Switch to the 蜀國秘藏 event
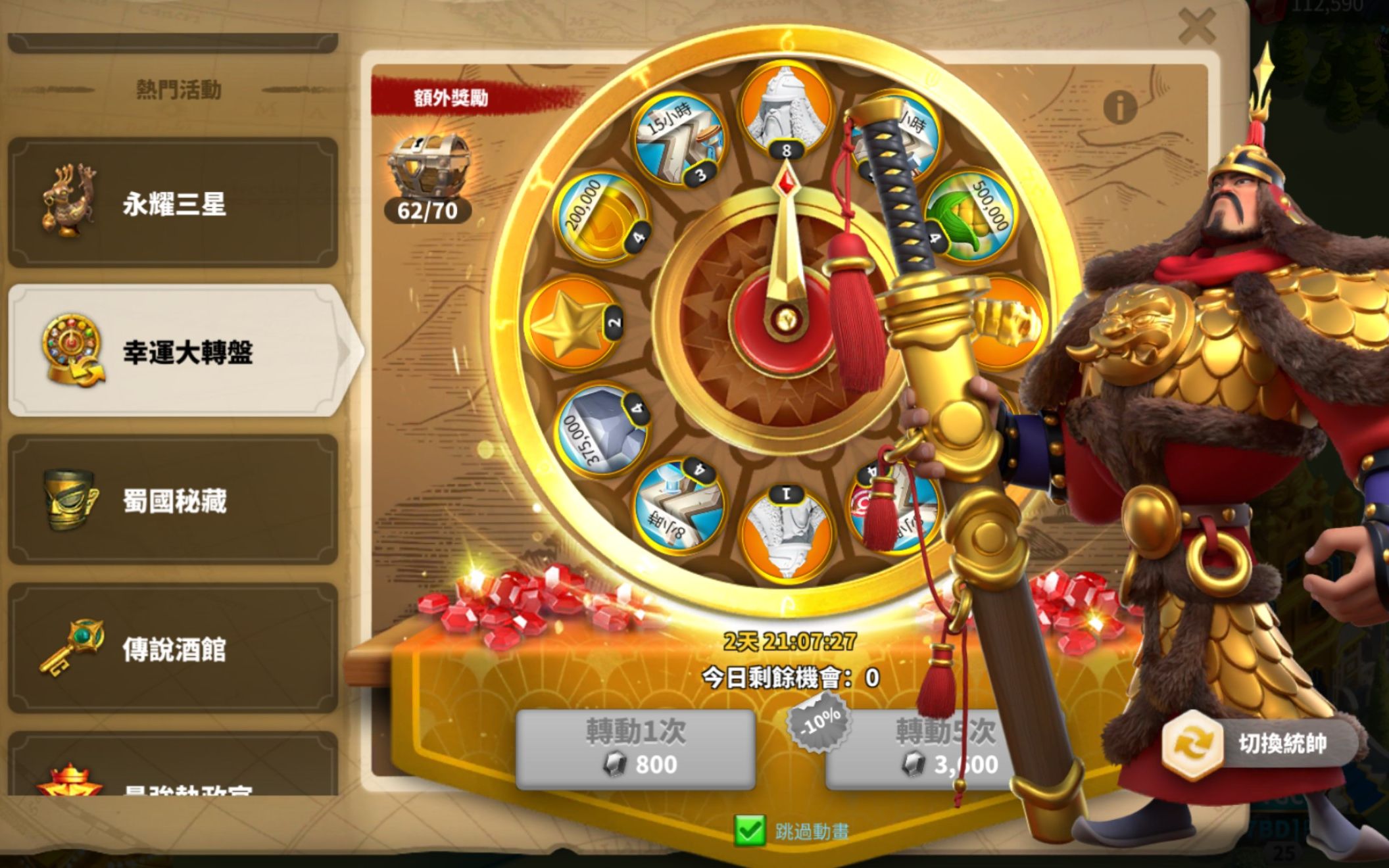Image resolution: width=1389 pixels, height=868 pixels. click(173, 500)
